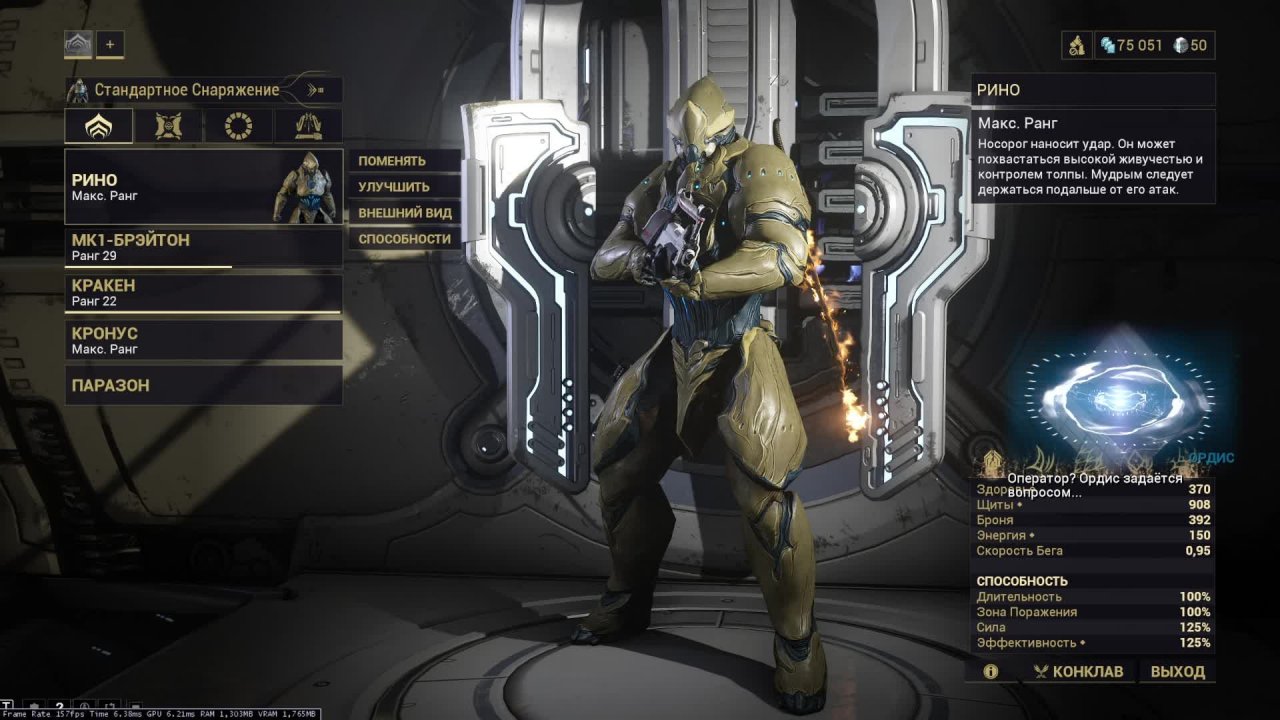Image resolution: width=1280 pixels, height=720 pixels.
Task: Switch to the warframe chevron tab
Action: [99, 126]
